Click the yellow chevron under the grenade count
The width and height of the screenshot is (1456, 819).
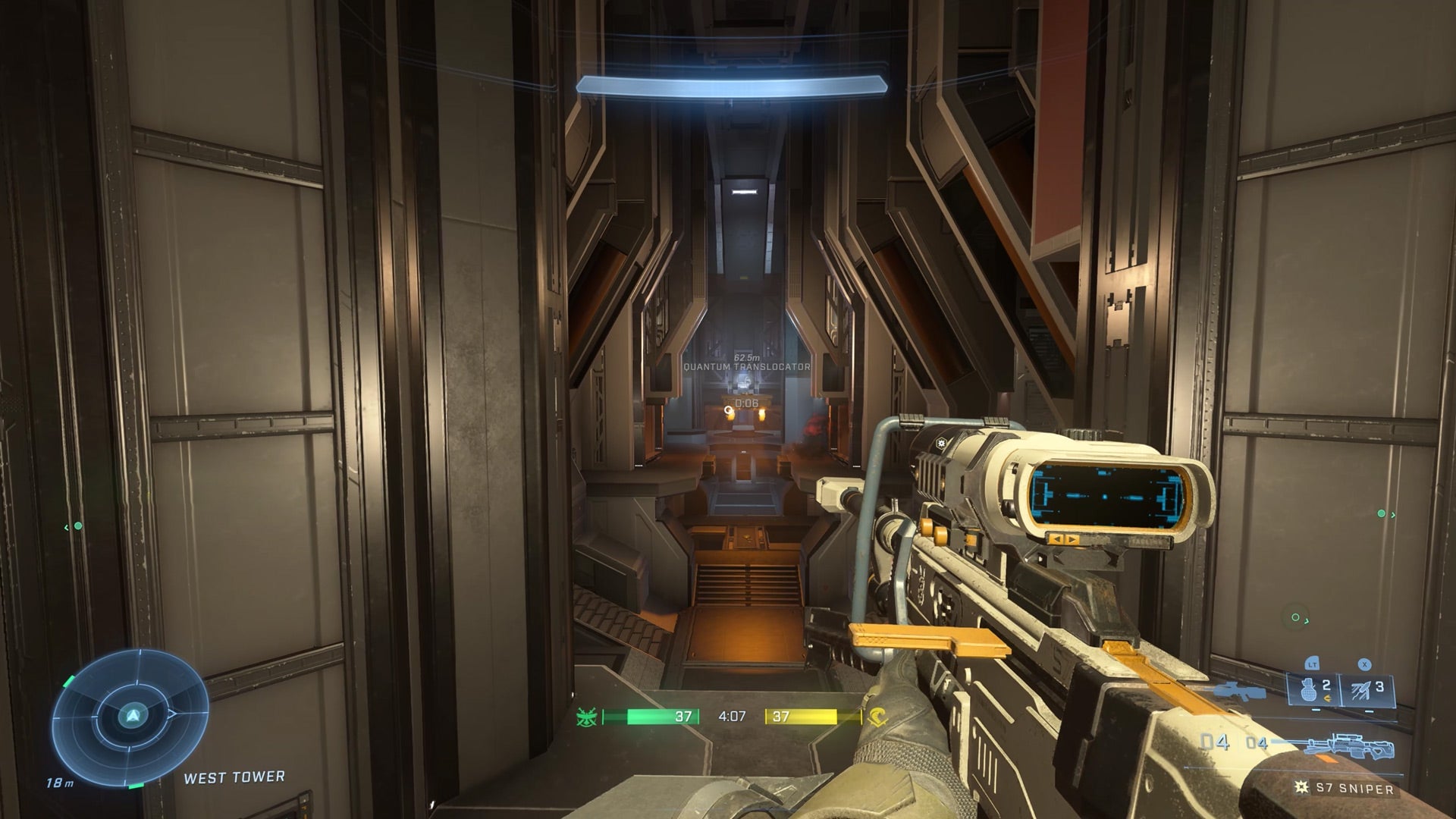[x=1327, y=697]
